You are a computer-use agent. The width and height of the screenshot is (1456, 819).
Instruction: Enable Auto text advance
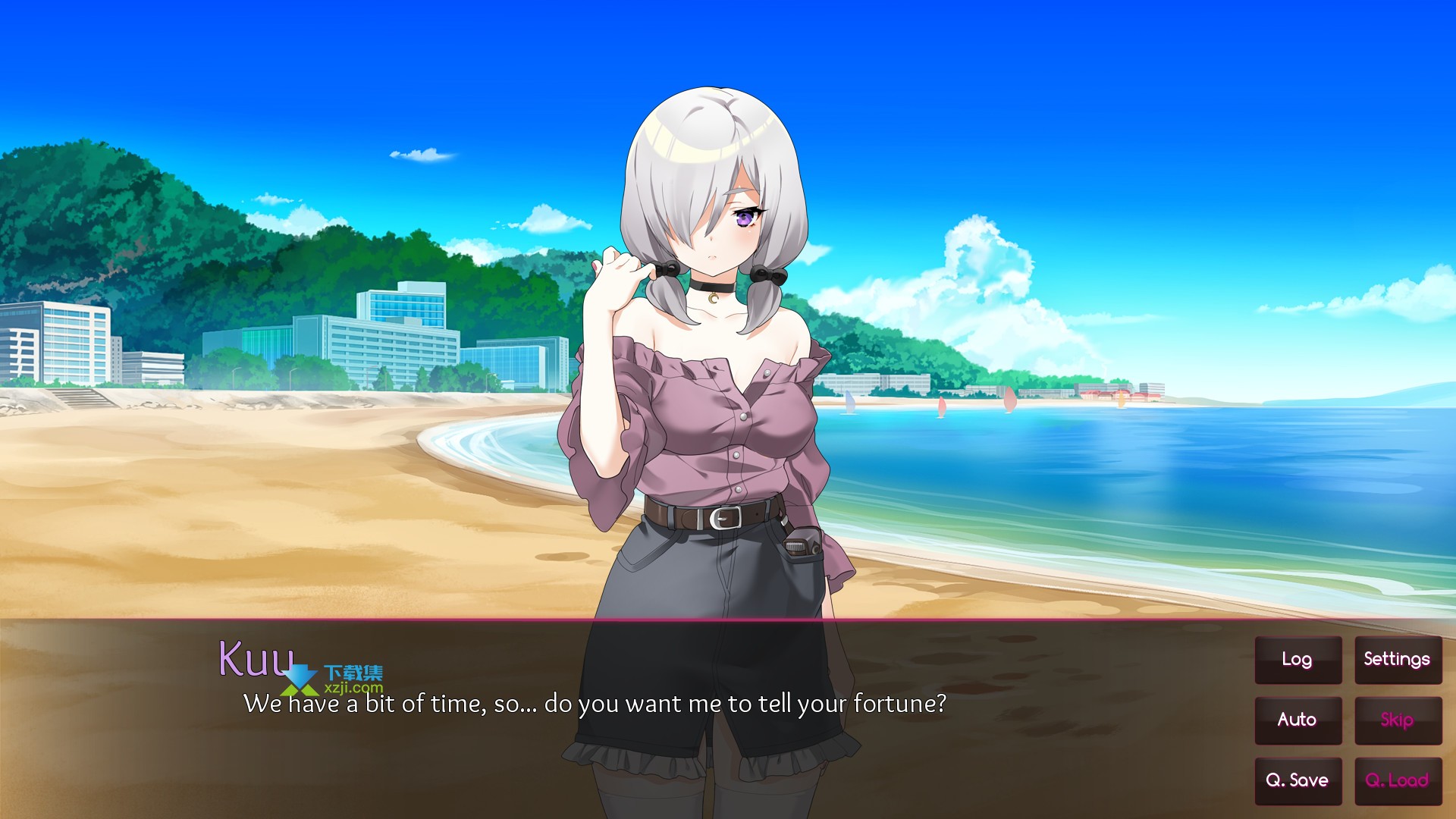(1298, 720)
